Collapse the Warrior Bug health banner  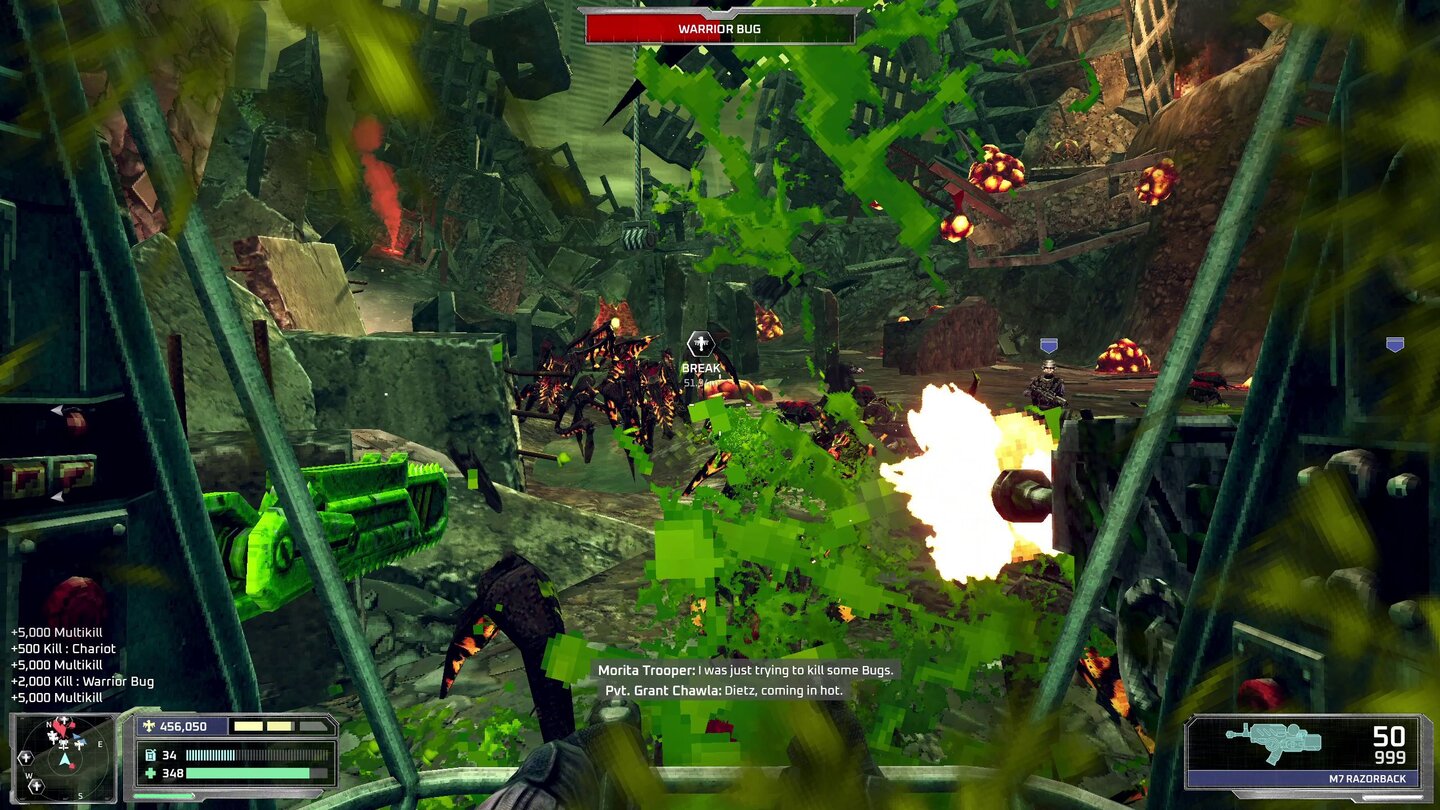pos(720,29)
